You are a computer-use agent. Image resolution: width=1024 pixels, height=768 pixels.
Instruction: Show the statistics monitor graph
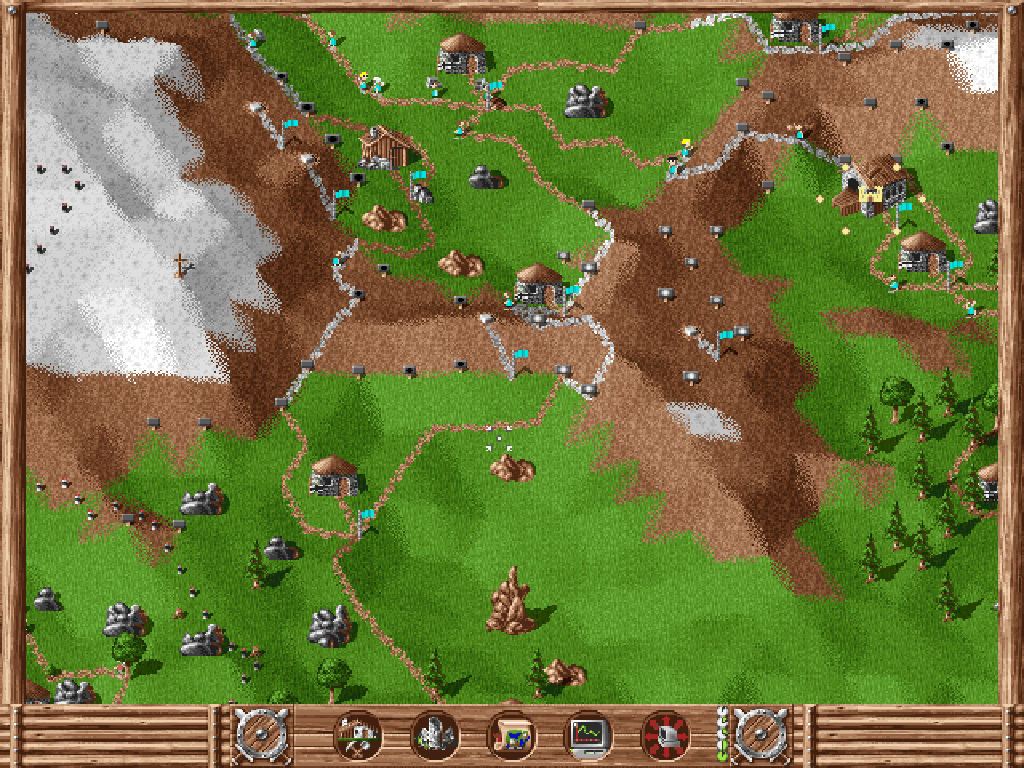tap(588, 736)
